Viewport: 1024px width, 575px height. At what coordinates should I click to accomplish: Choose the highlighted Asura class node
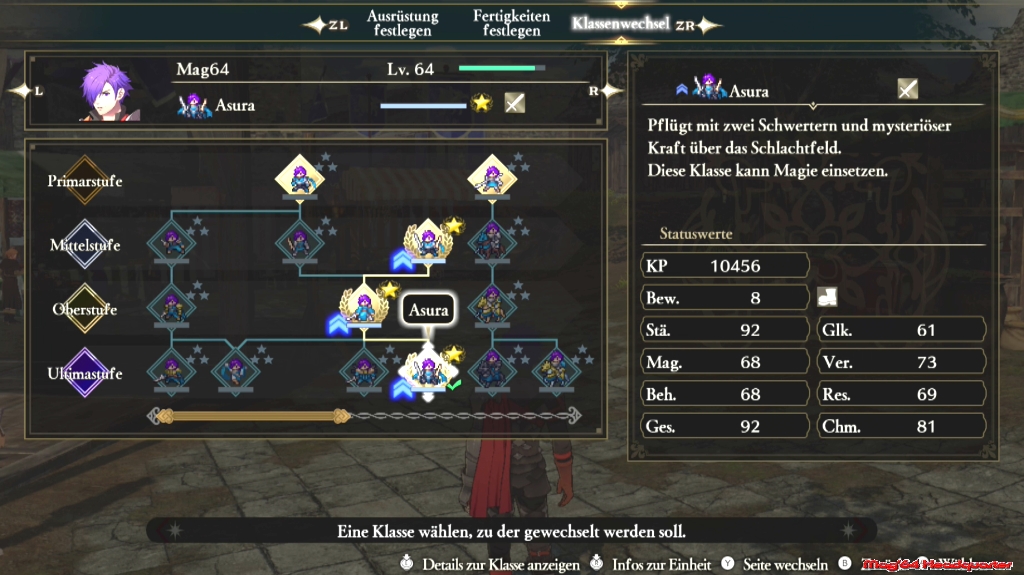[429, 369]
